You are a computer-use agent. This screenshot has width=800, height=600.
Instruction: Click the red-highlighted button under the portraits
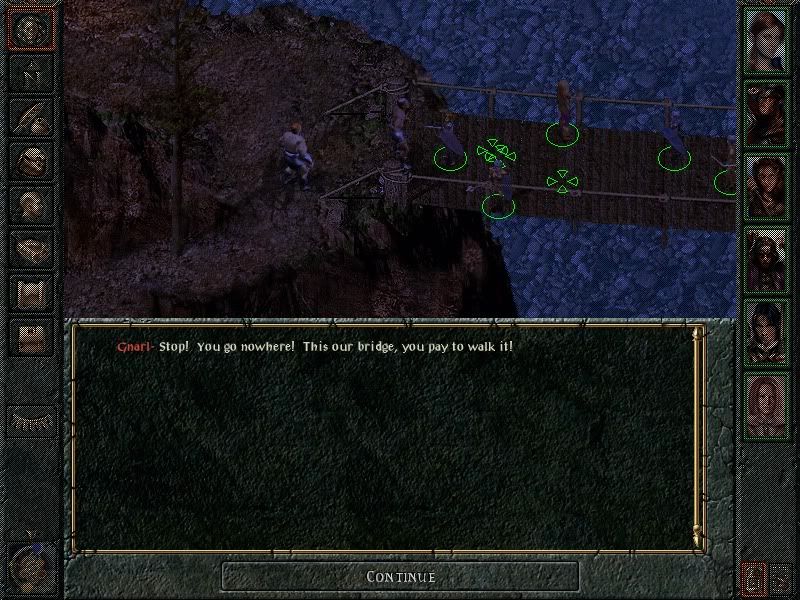coord(752,577)
